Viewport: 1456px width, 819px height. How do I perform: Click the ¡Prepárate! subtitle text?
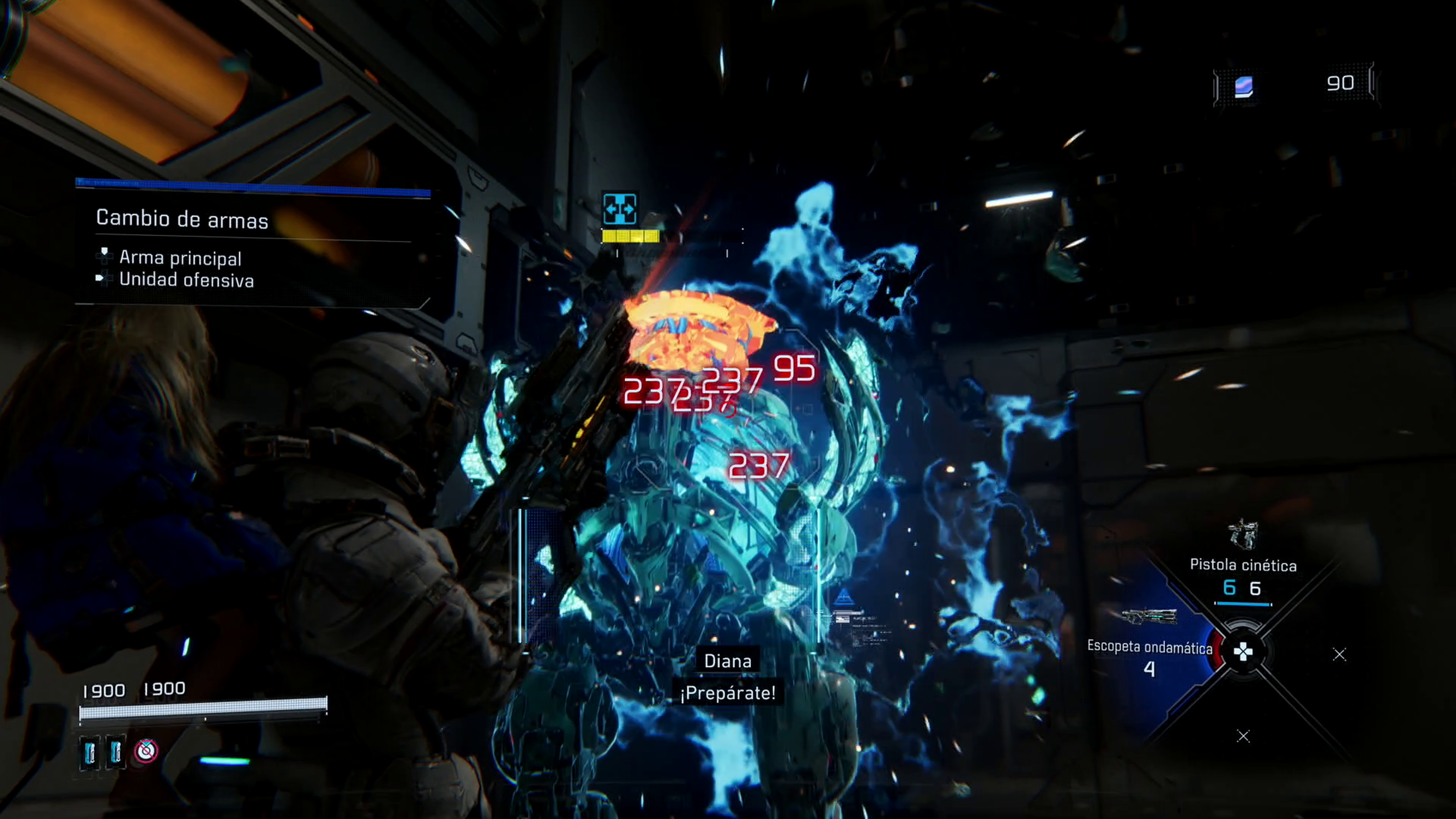(729, 694)
